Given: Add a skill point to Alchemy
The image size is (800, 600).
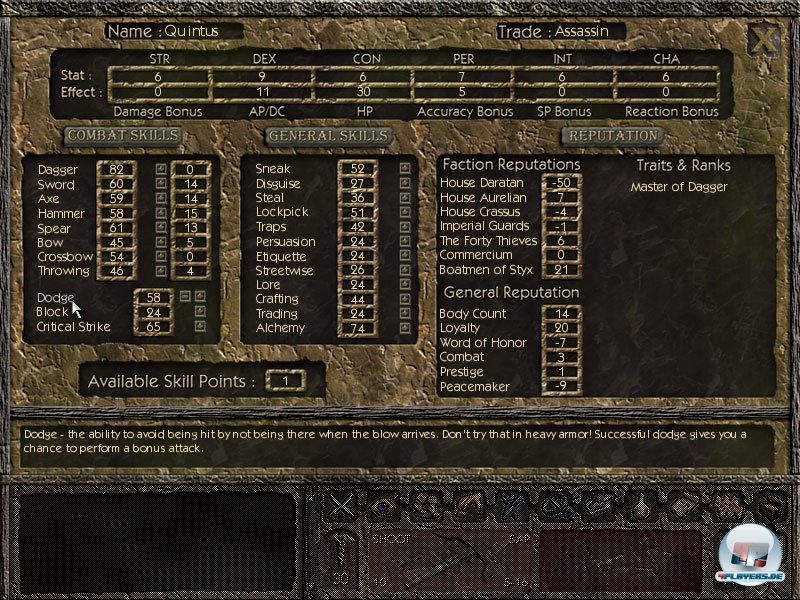Looking at the screenshot, I should [x=404, y=328].
